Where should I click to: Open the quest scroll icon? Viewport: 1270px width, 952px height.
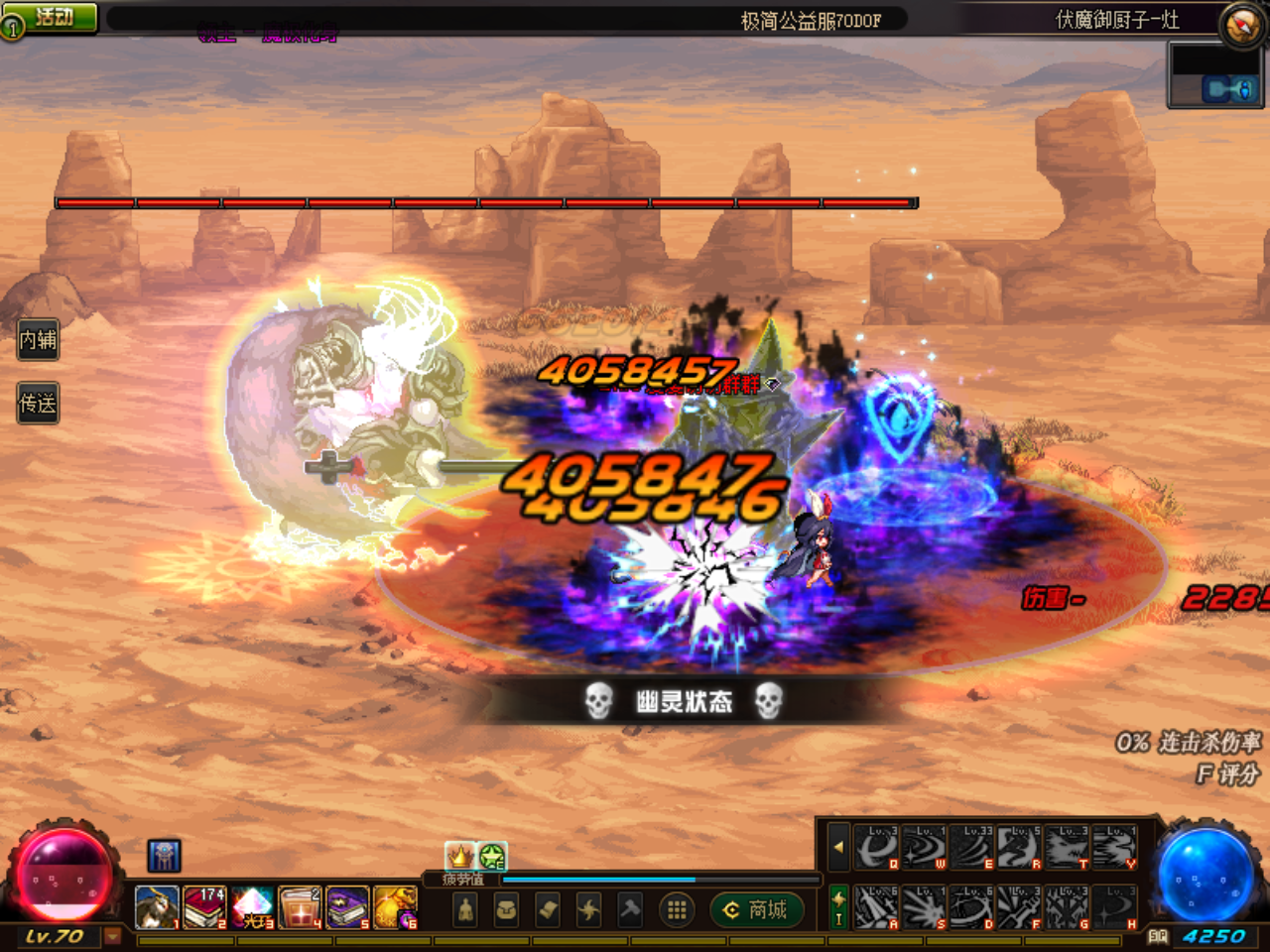[546, 910]
